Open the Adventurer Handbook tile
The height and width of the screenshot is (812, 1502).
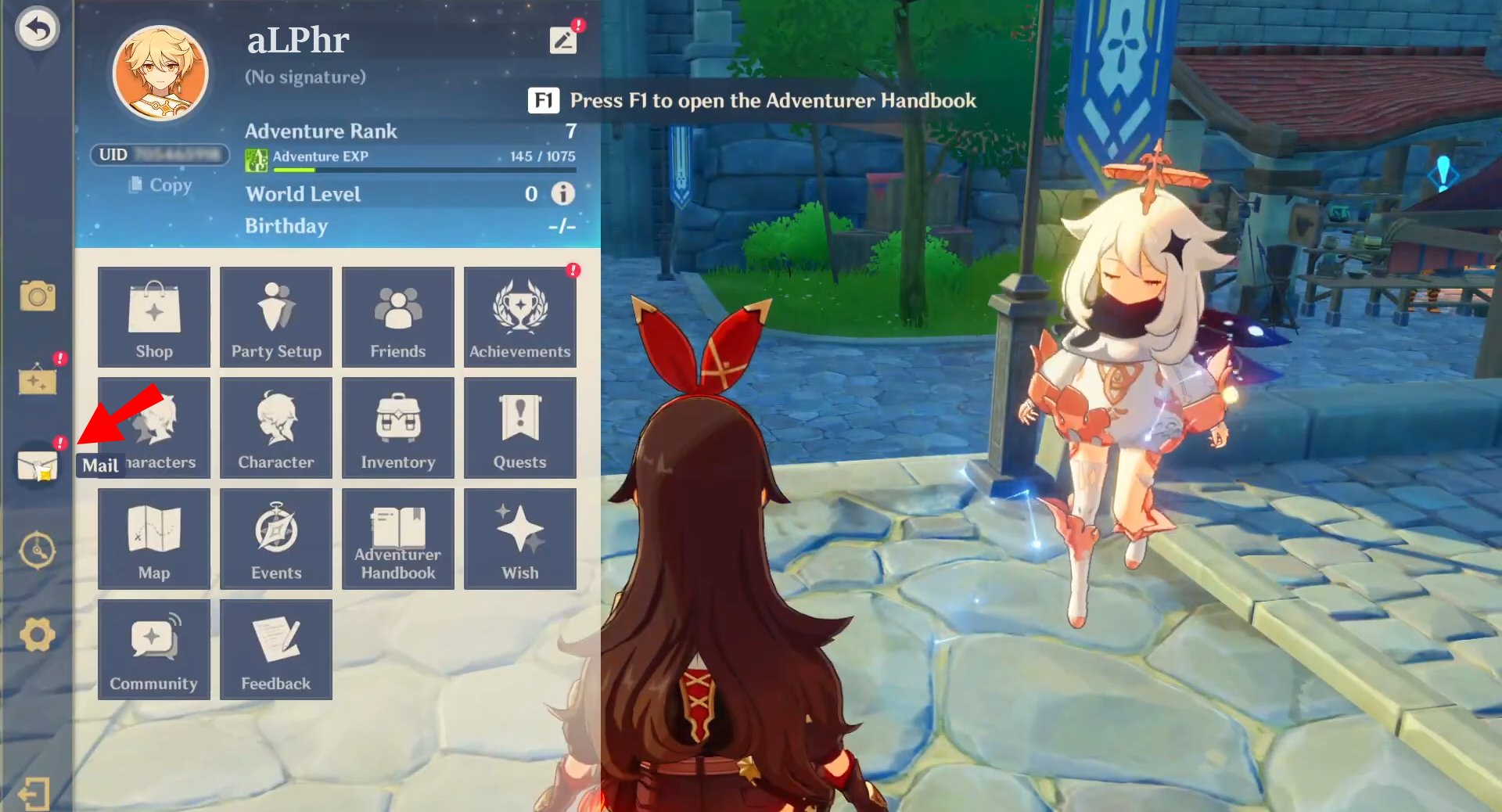[398, 539]
